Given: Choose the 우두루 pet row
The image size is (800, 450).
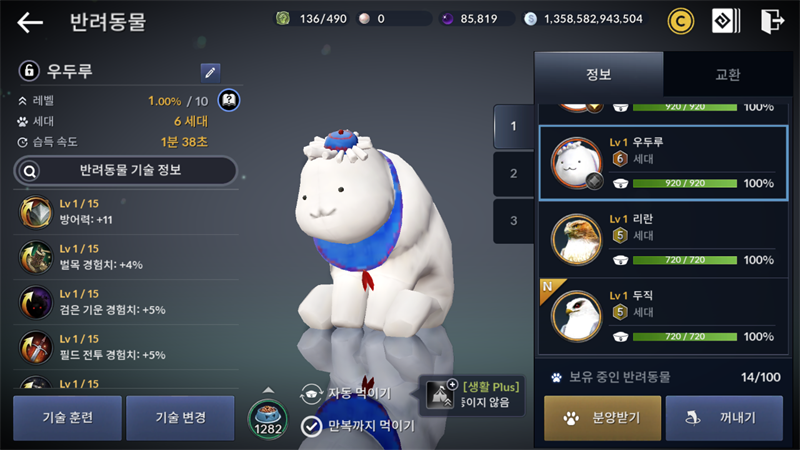Looking at the screenshot, I should (664, 162).
